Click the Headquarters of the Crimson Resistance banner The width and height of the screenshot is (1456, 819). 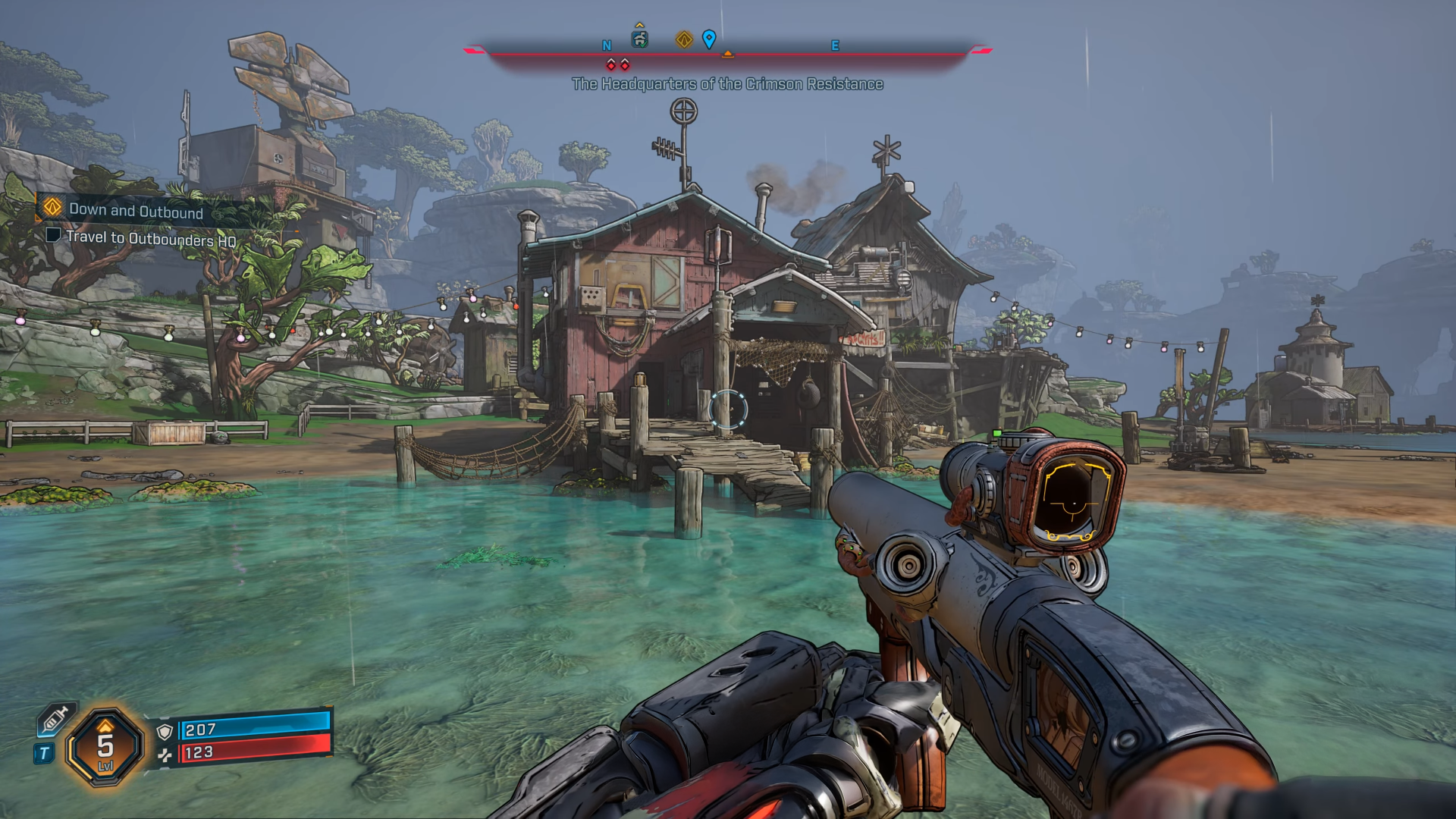728,86
